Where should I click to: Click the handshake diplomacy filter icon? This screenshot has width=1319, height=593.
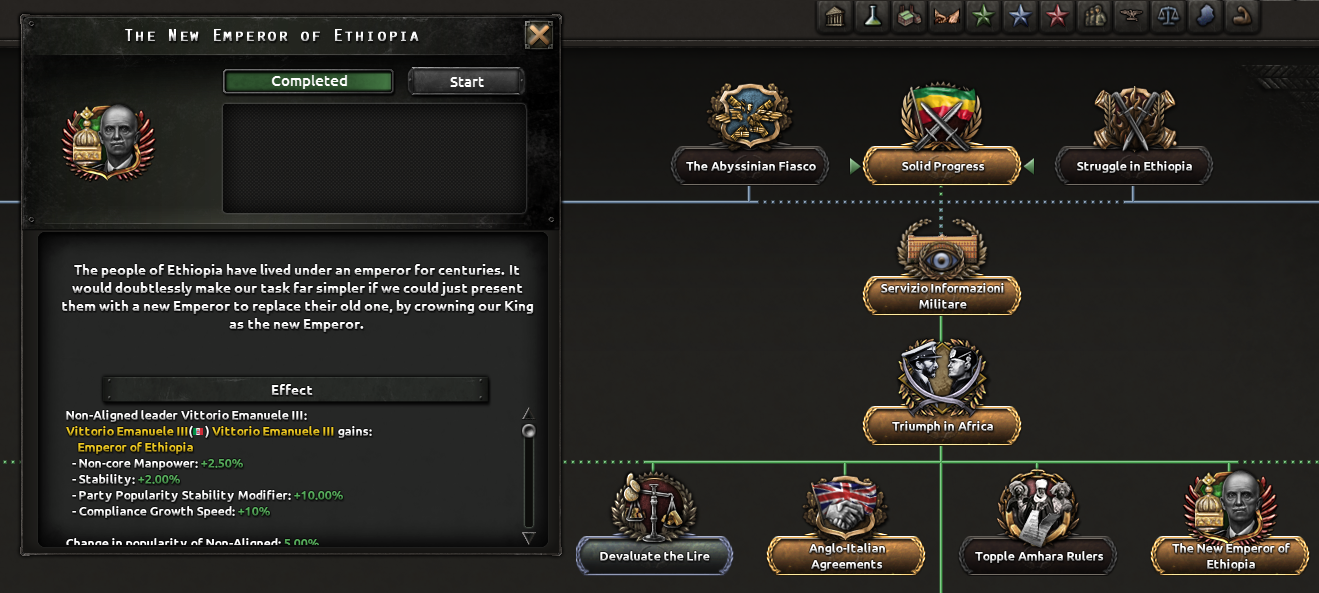[x=946, y=17]
